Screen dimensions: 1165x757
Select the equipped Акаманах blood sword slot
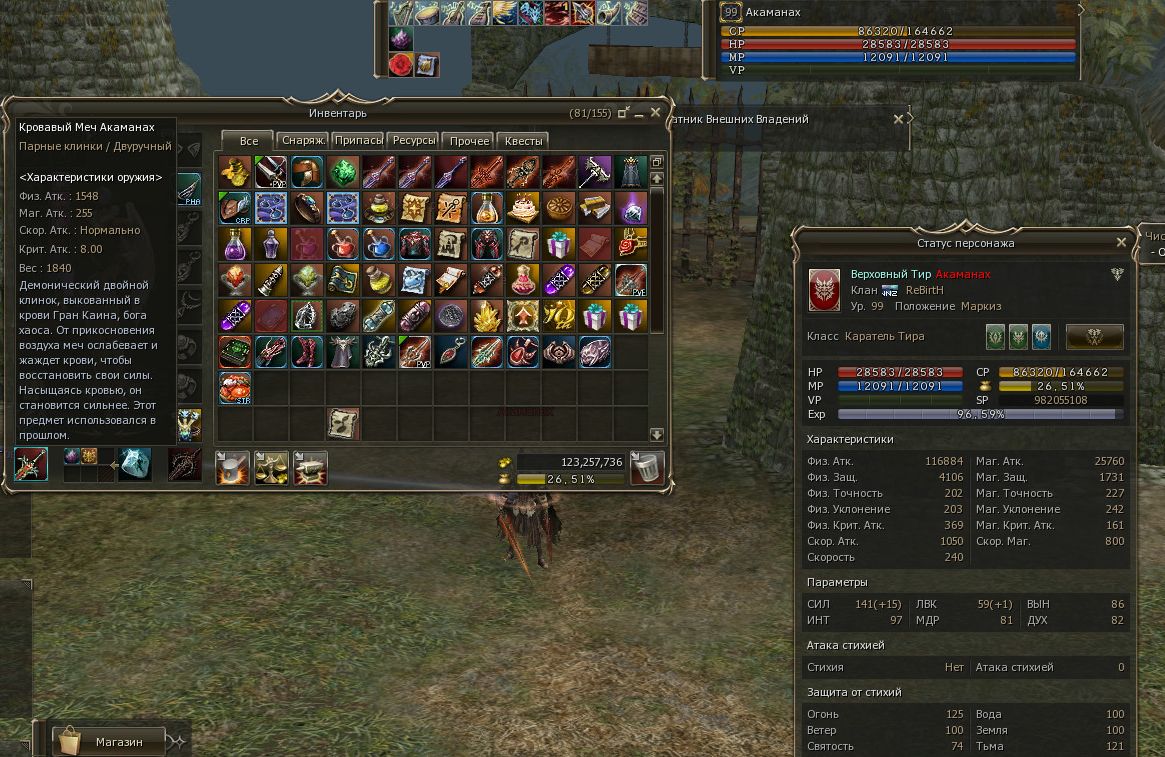pyautogui.click(x=31, y=465)
